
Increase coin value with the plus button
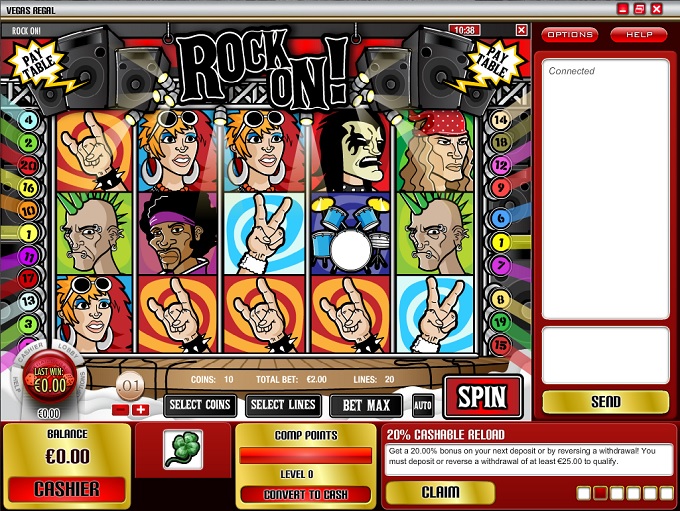[x=140, y=409]
